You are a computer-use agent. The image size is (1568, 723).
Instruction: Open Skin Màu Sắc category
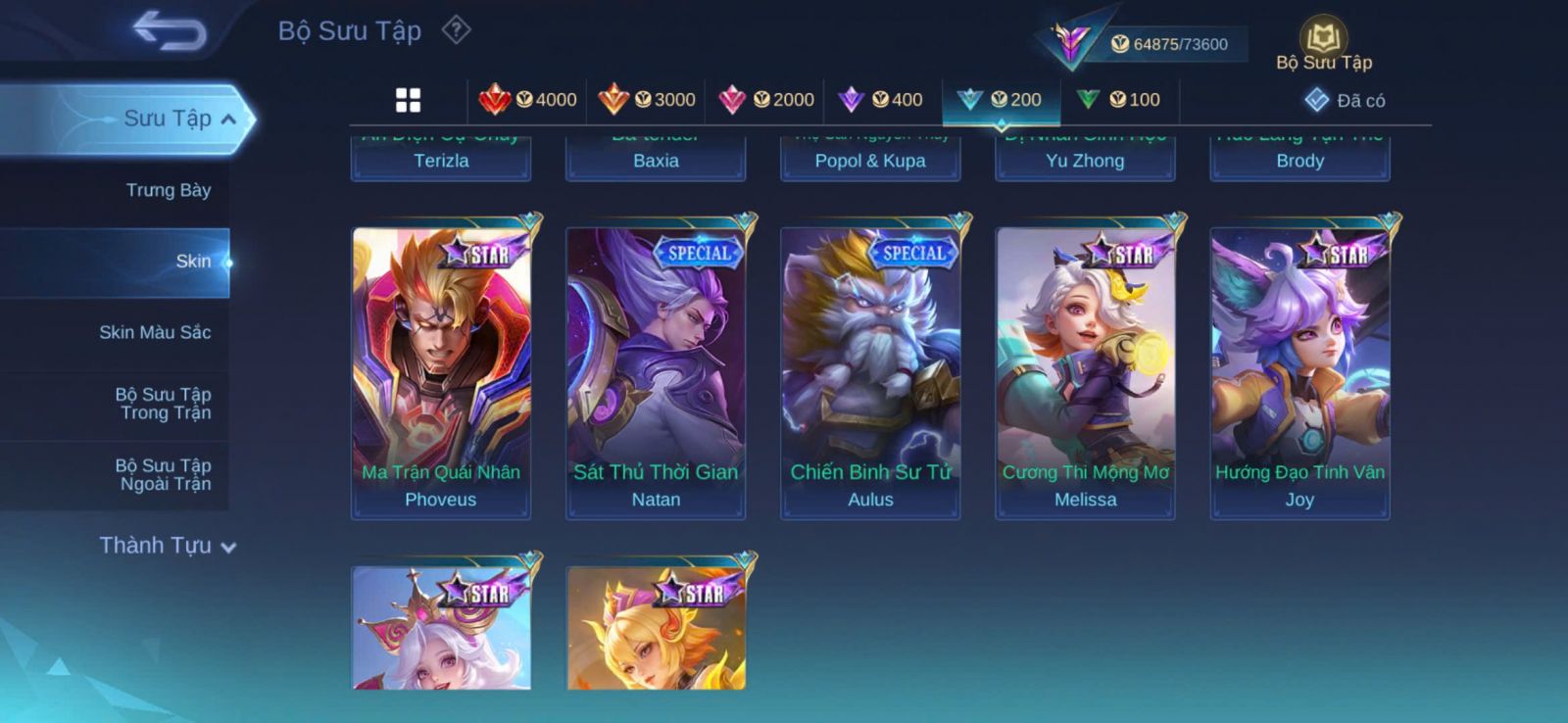click(155, 333)
